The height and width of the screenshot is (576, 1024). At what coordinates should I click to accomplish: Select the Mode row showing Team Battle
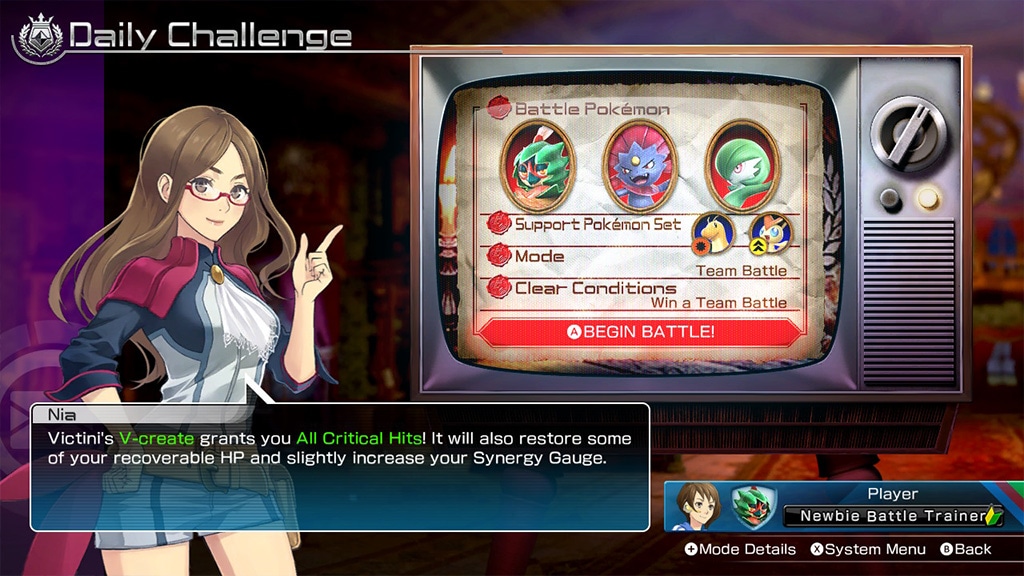pos(641,261)
